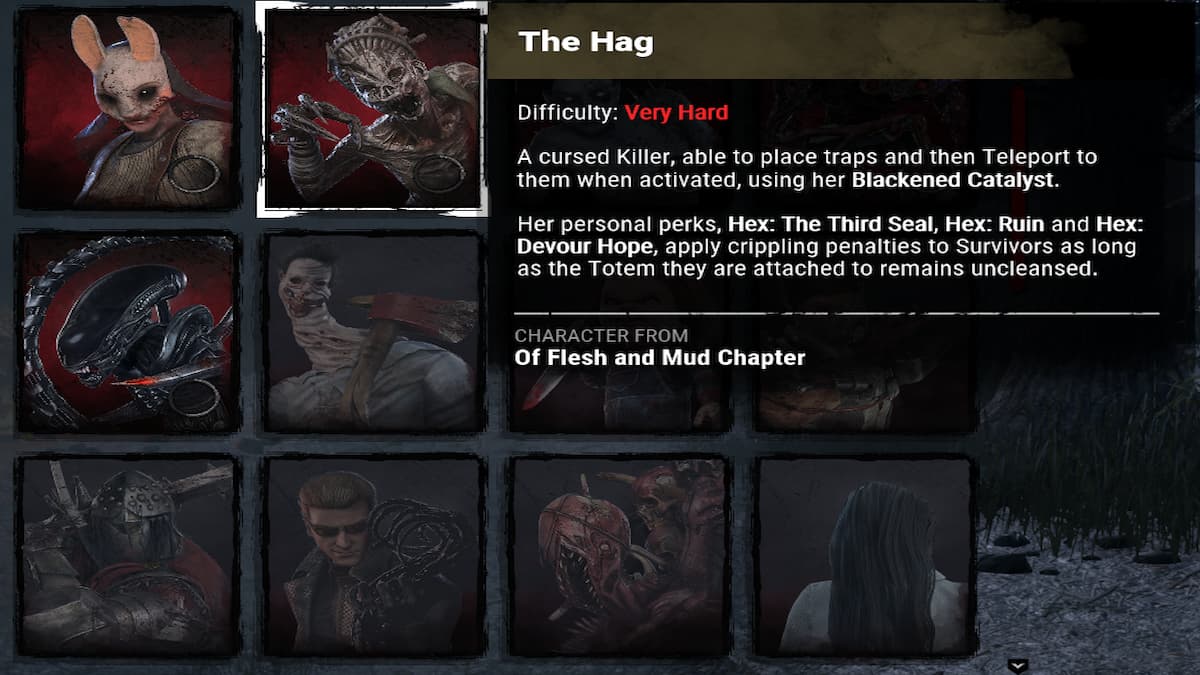
Task: Pick the red toothed Demogorgon killer portrait
Action: (x=618, y=556)
